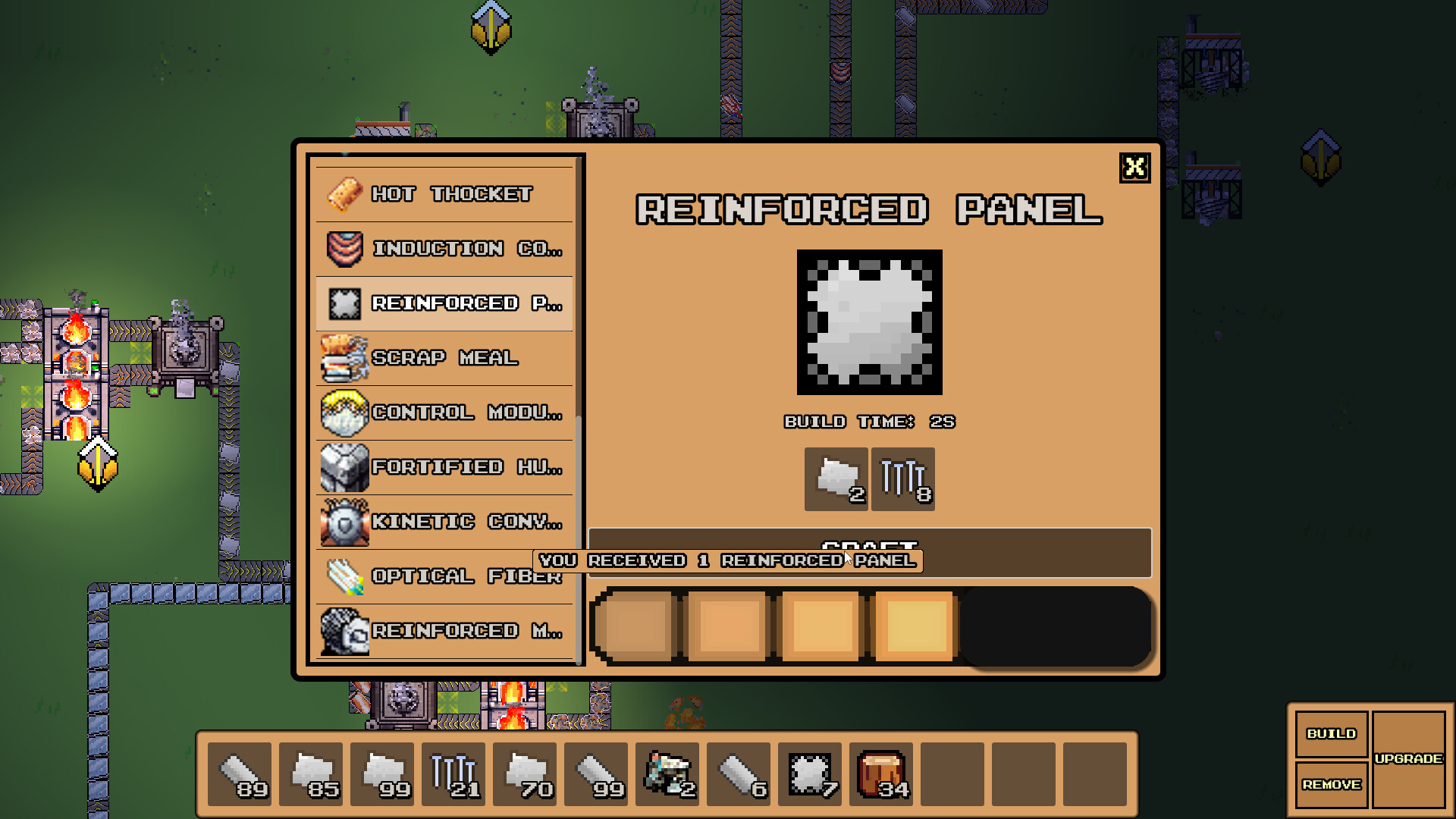Toggle Build mode
Screen dimensions: 1456x819
[1331, 733]
